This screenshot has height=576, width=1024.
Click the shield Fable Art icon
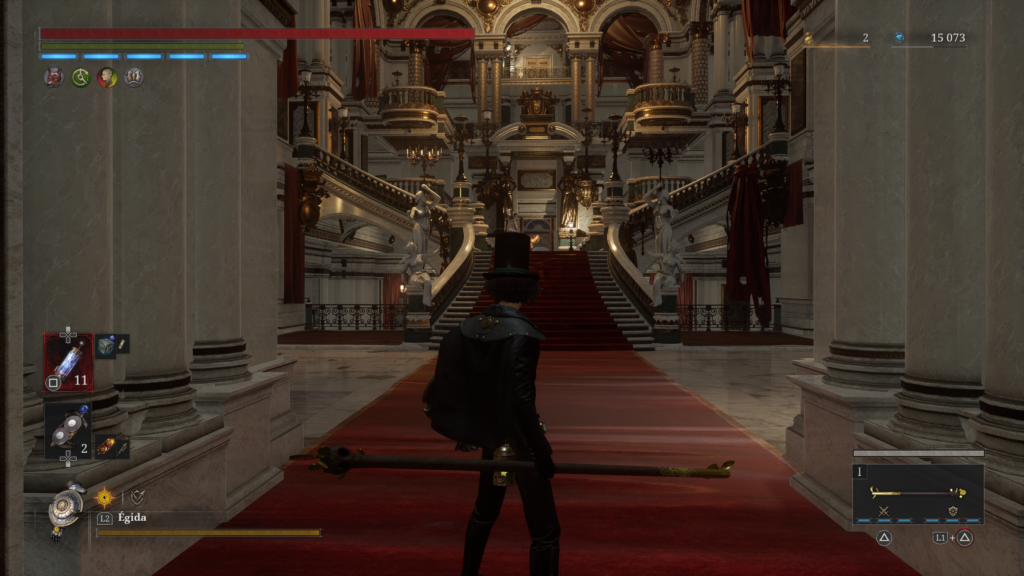951,511
